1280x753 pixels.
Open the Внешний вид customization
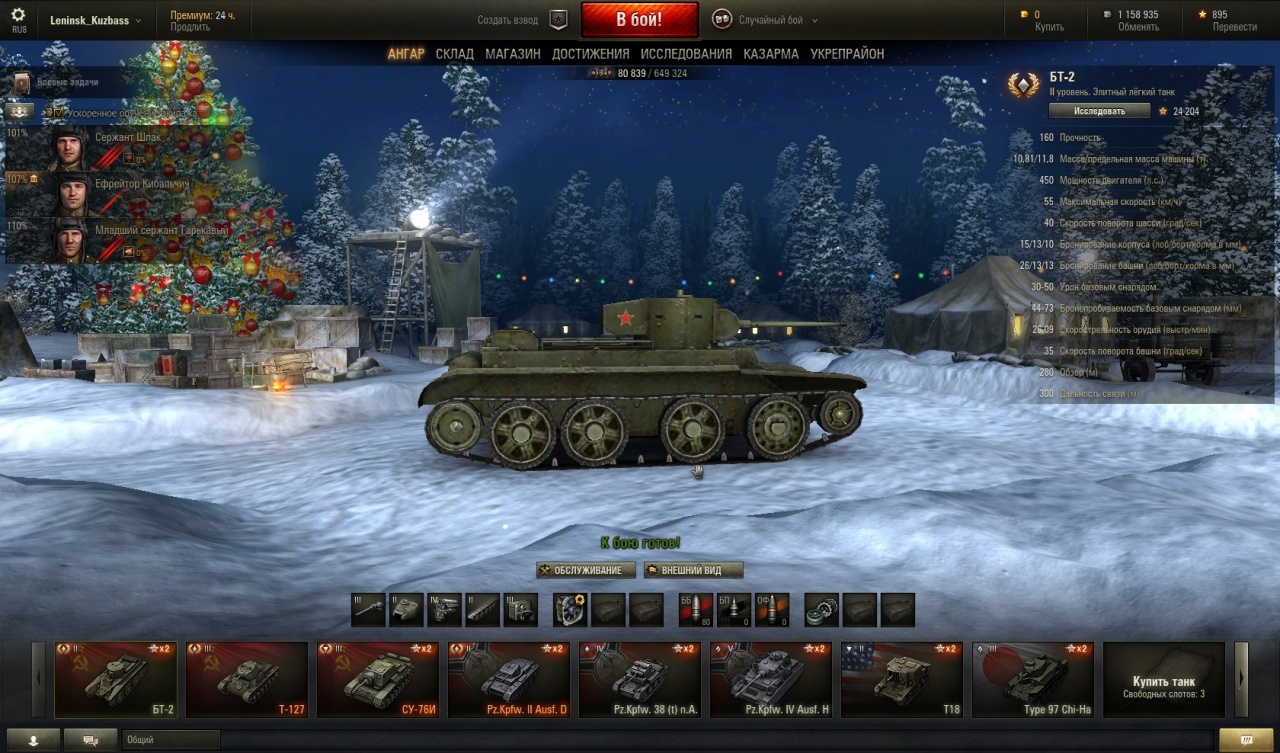pos(694,570)
